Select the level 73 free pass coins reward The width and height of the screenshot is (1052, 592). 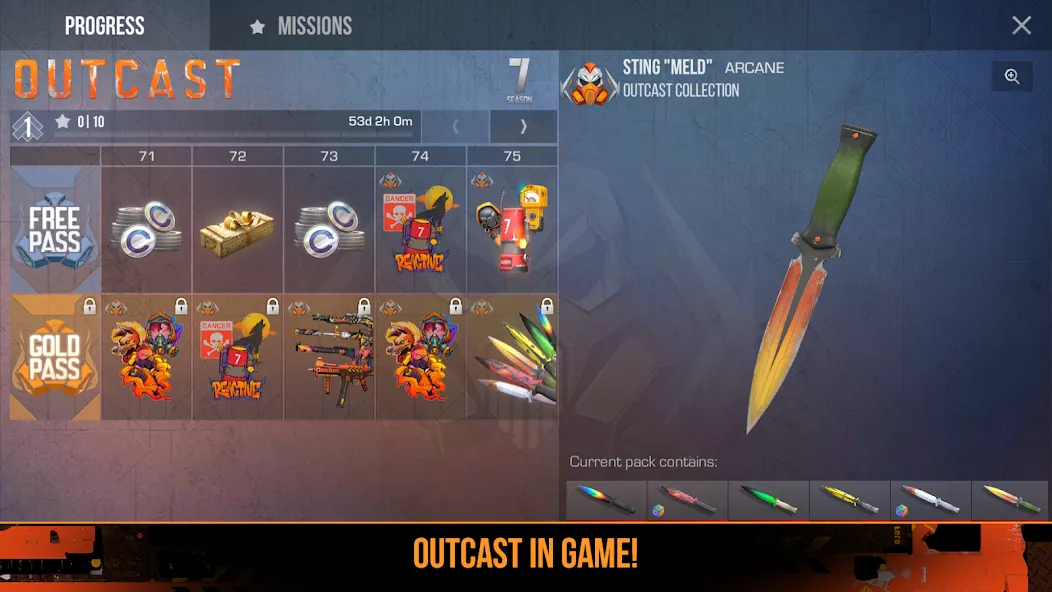329,229
